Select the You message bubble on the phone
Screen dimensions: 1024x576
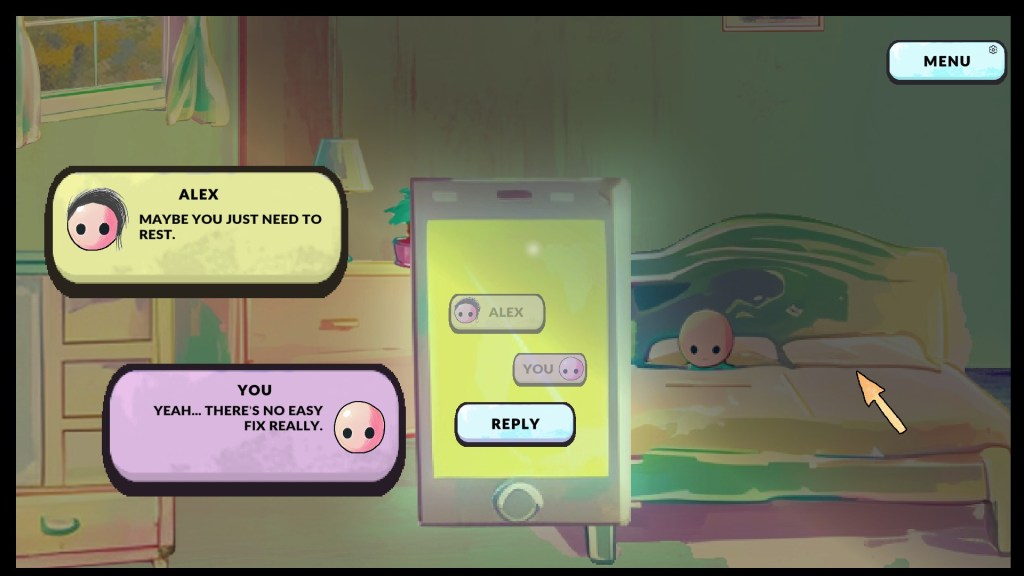click(550, 369)
